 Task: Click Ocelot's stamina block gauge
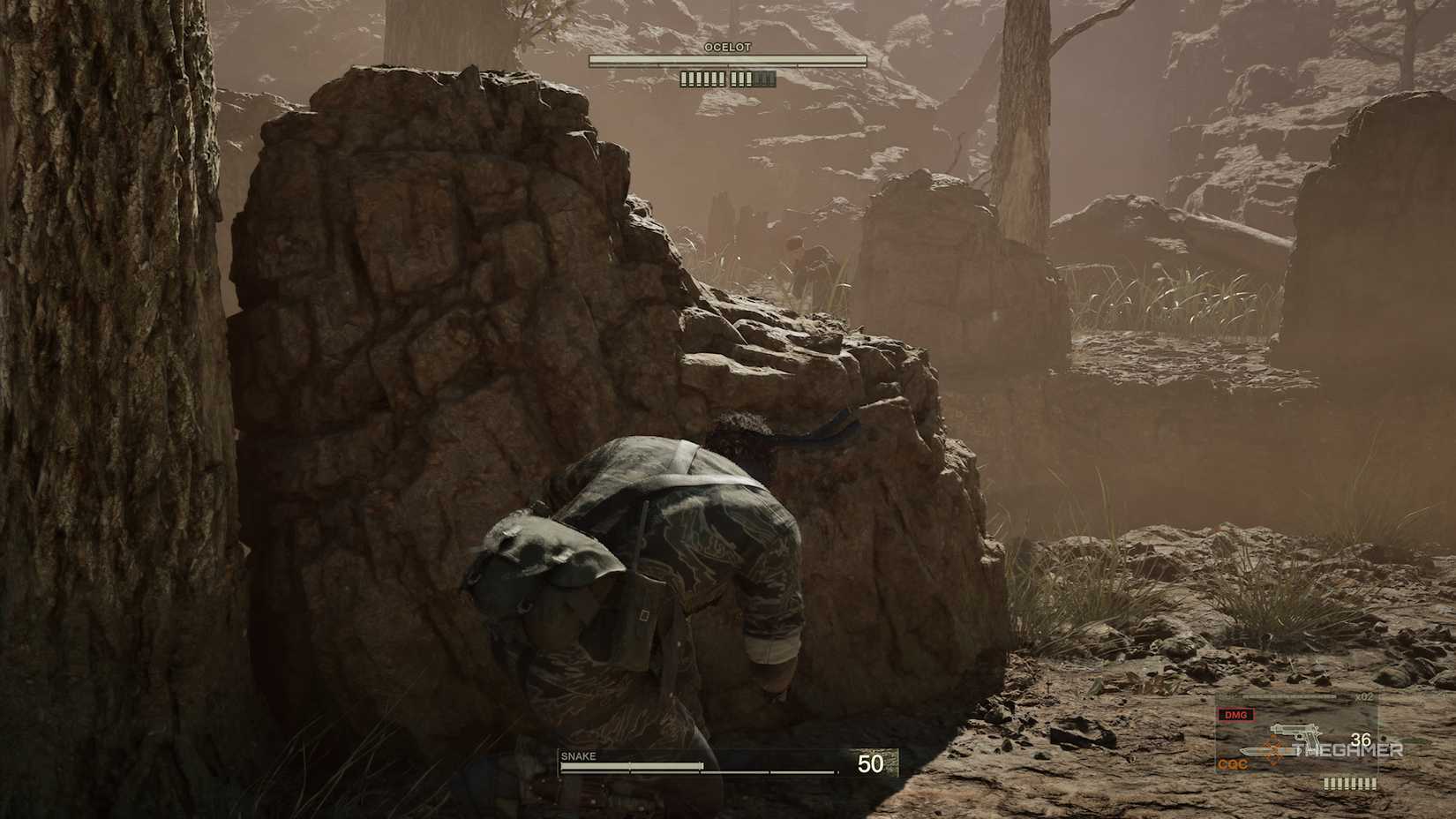coord(725,79)
